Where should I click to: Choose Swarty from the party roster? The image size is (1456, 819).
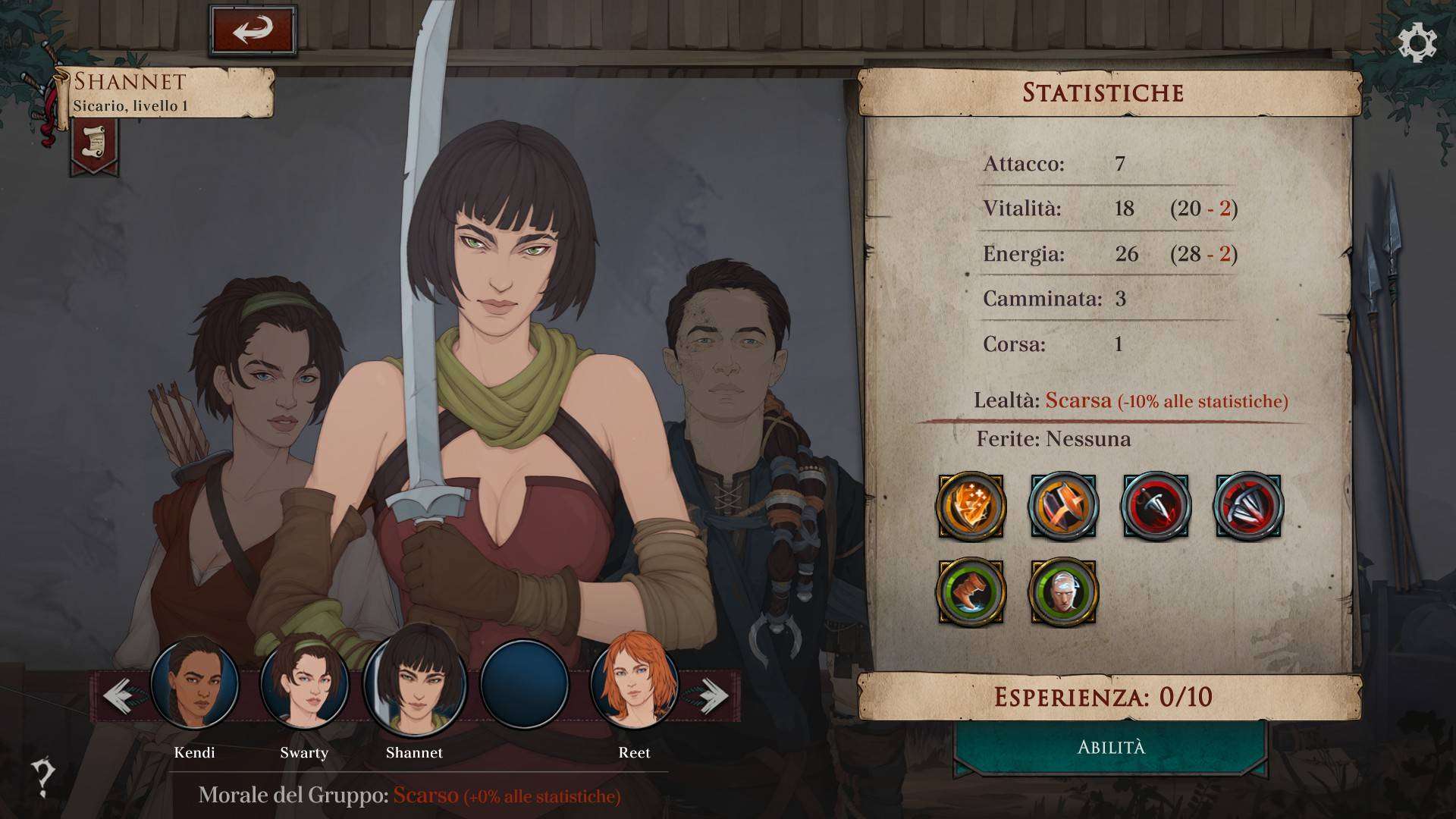coord(304,684)
